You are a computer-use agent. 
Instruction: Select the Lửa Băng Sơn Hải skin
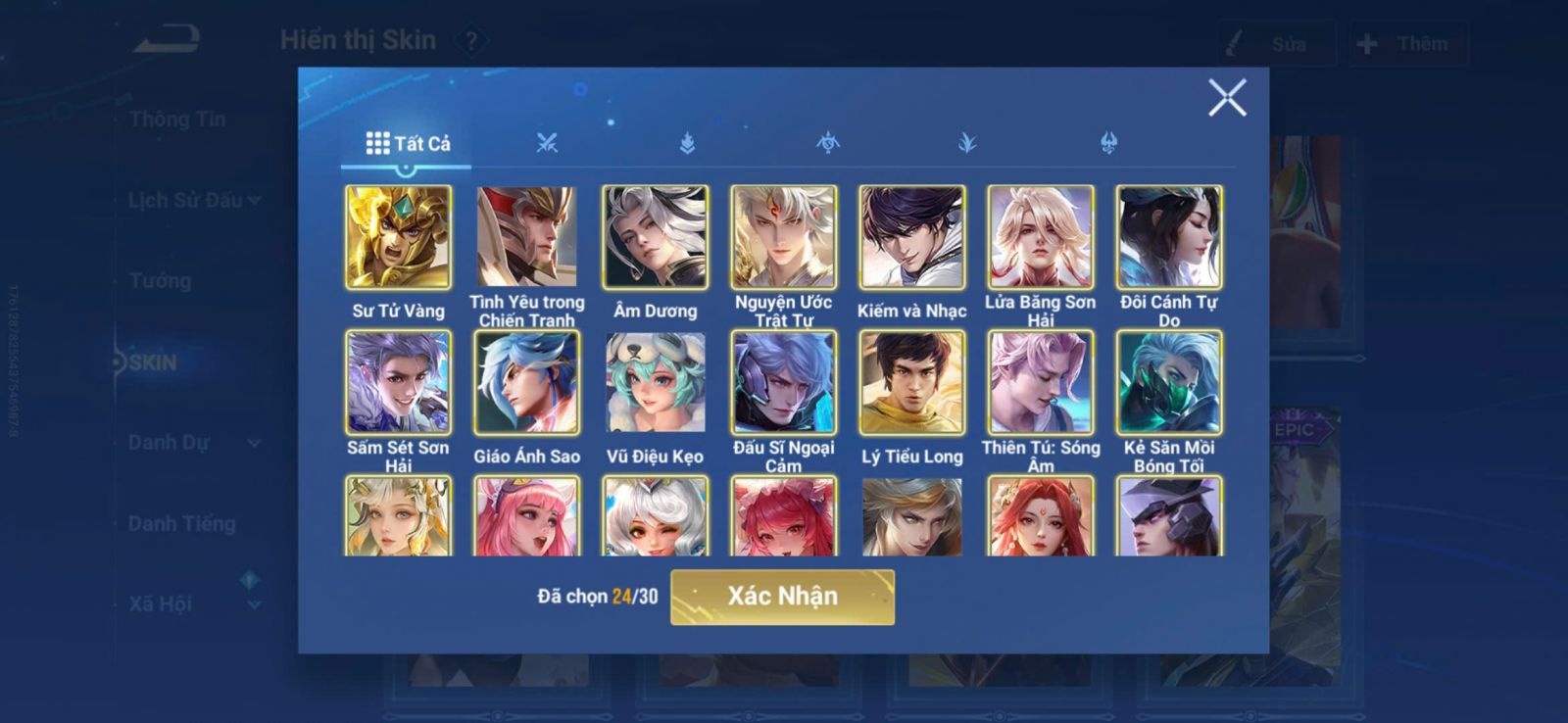(1040, 237)
